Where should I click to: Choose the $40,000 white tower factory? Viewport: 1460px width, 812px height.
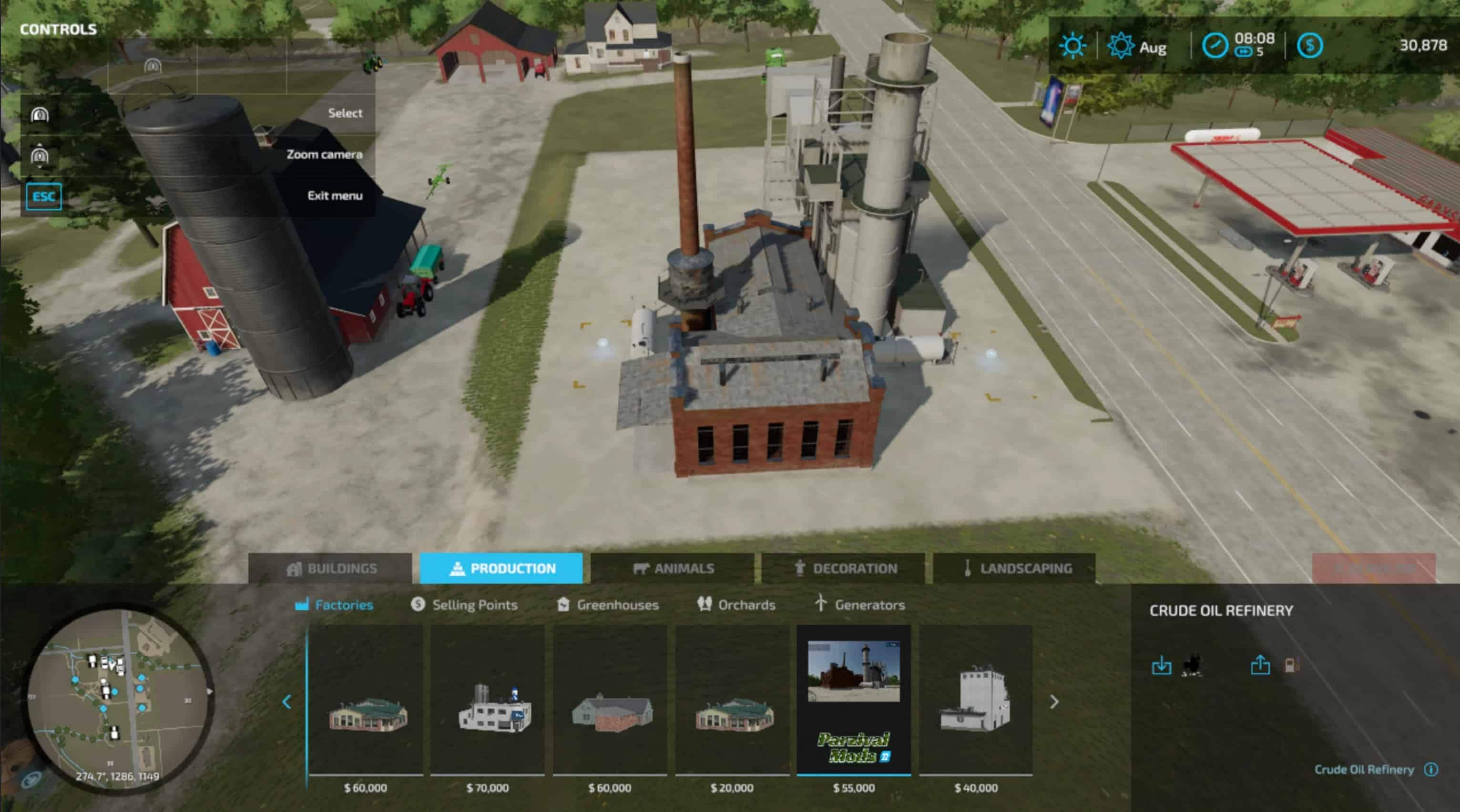pos(975,703)
